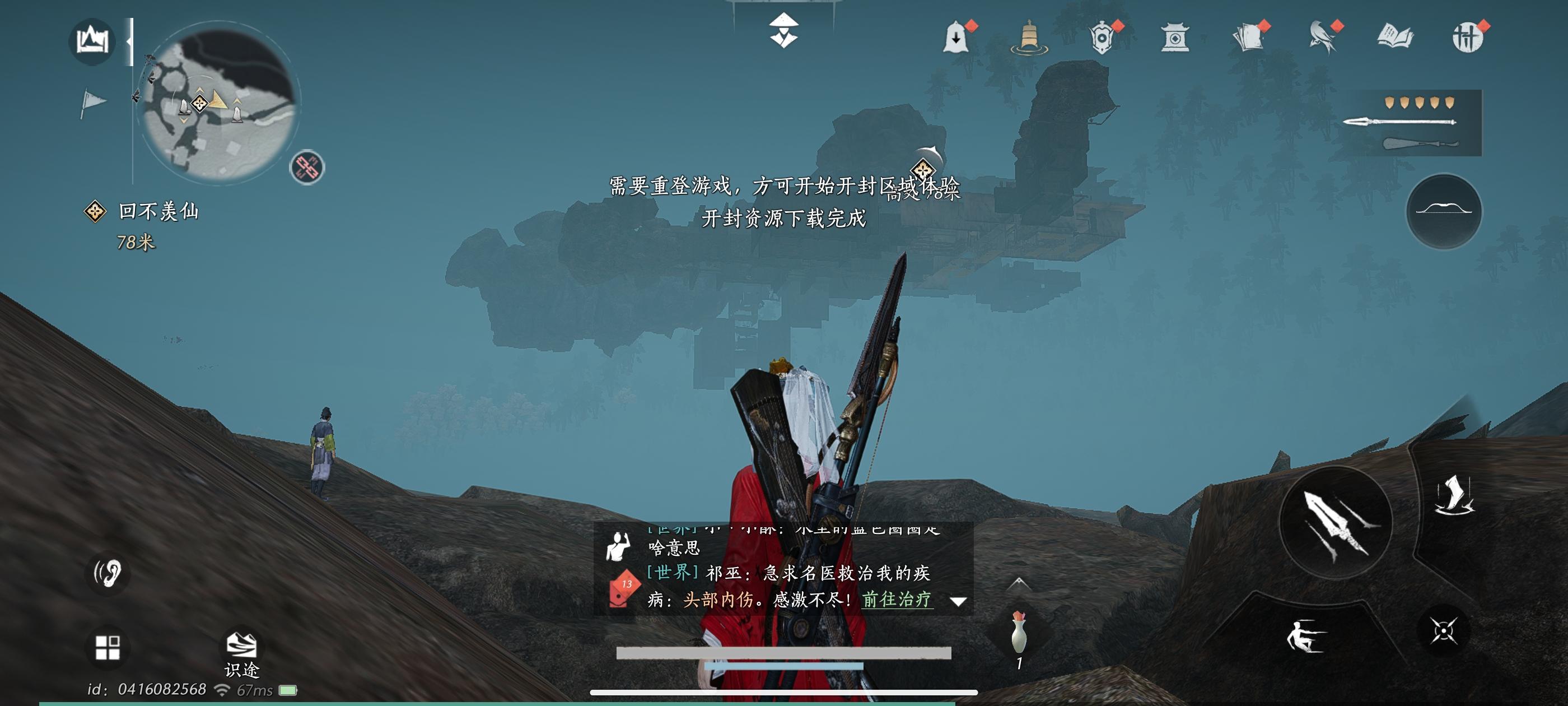Tap the hat avatar icon at top center
This screenshot has height=706, width=1568.
click(785, 30)
